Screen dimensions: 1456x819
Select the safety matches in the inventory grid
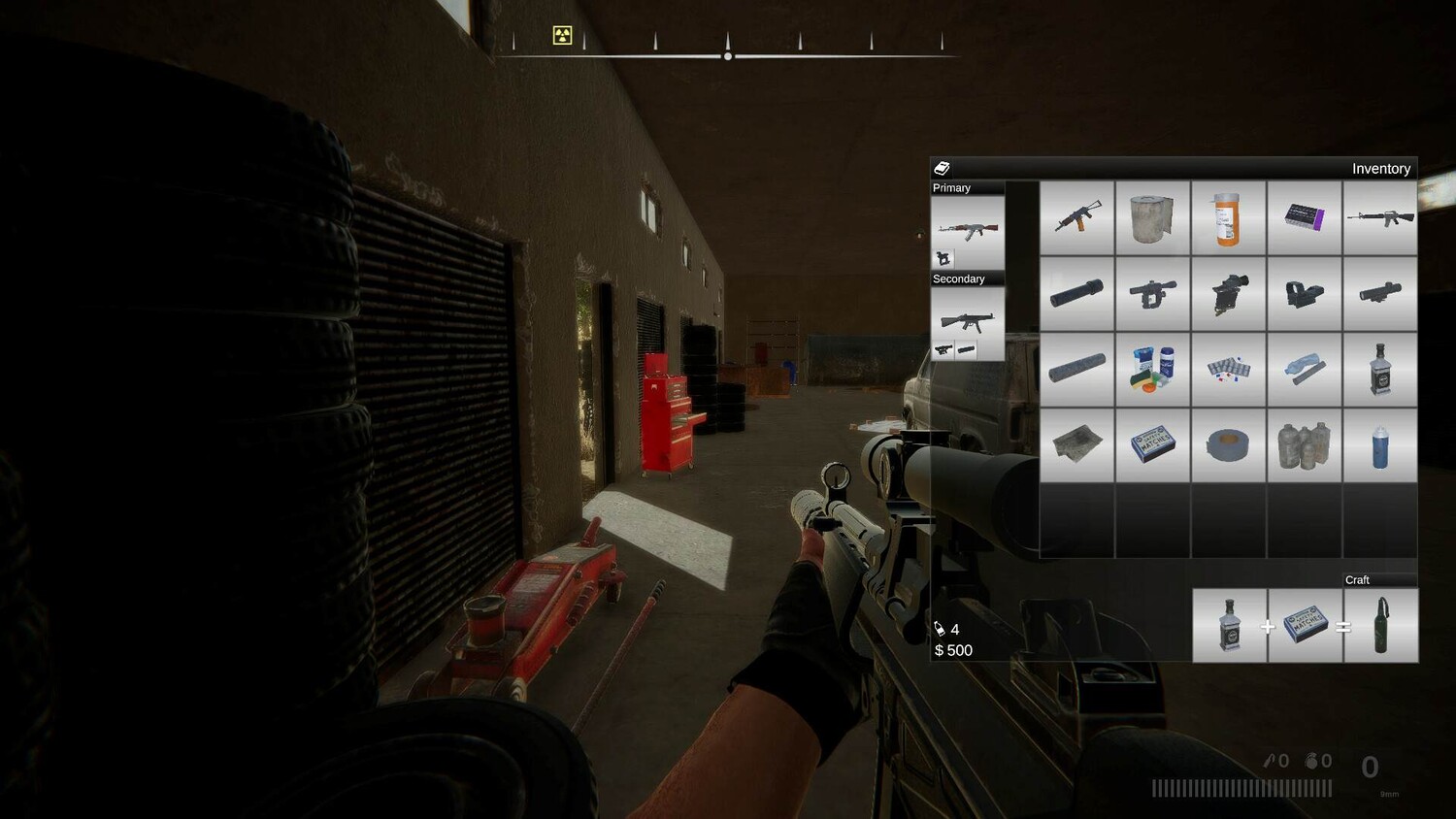[x=1152, y=444]
